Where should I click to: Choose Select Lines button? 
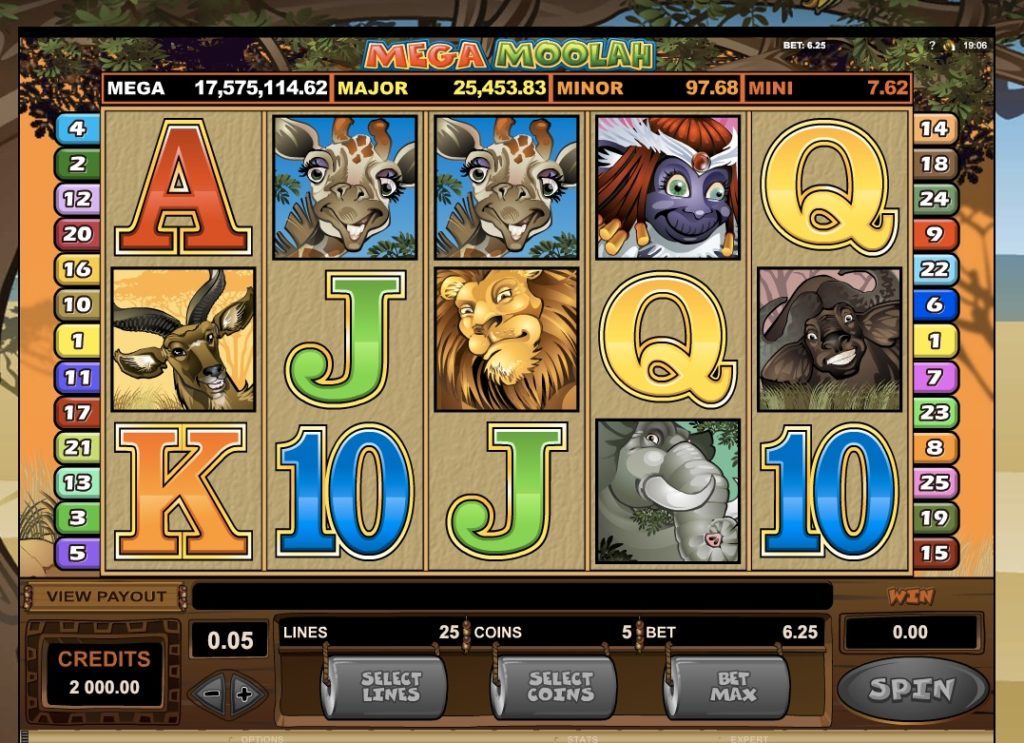coord(390,688)
